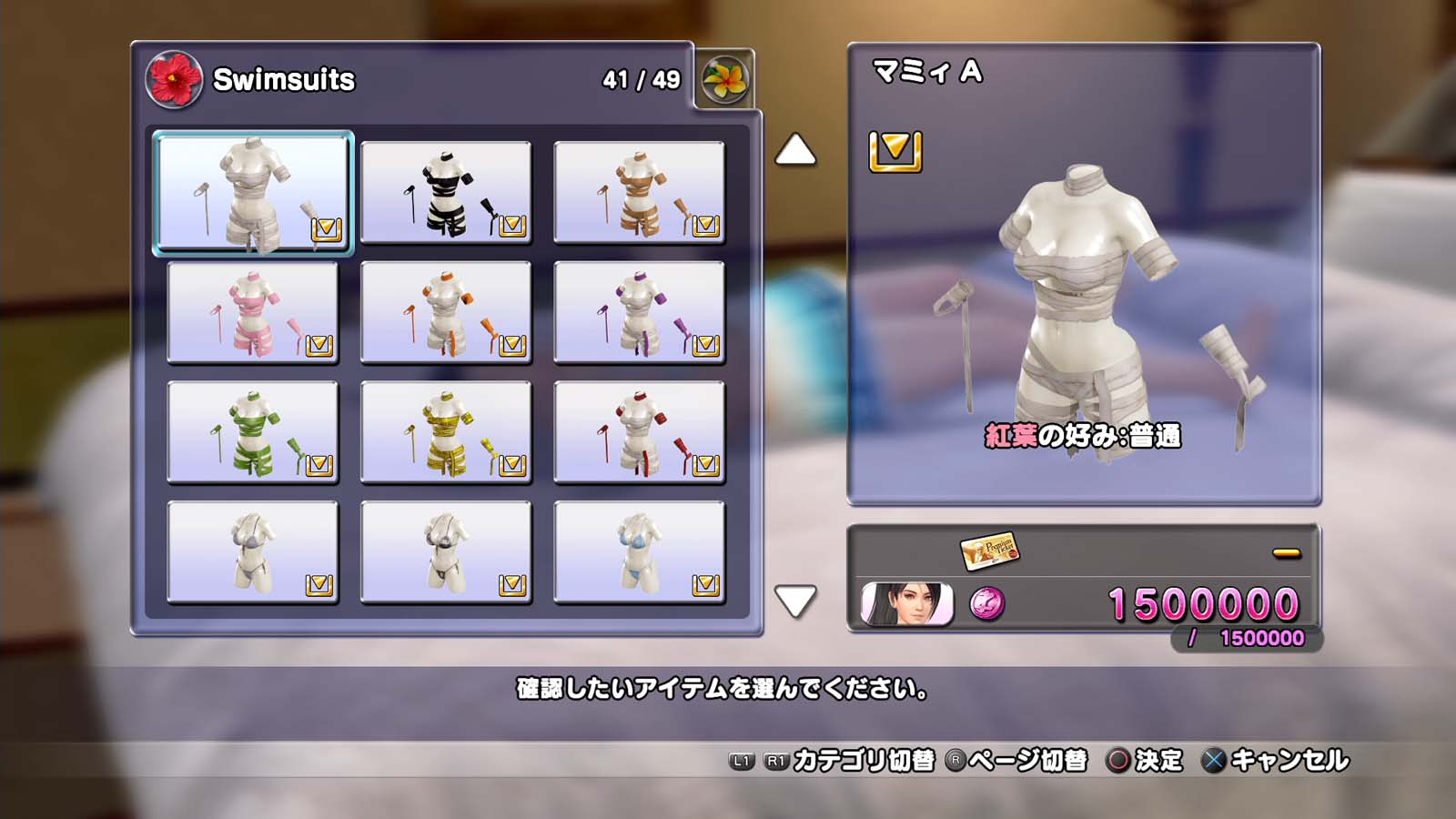Choose the black mummy swimsuit
Image resolution: width=1456 pixels, height=819 pixels.
[x=446, y=193]
